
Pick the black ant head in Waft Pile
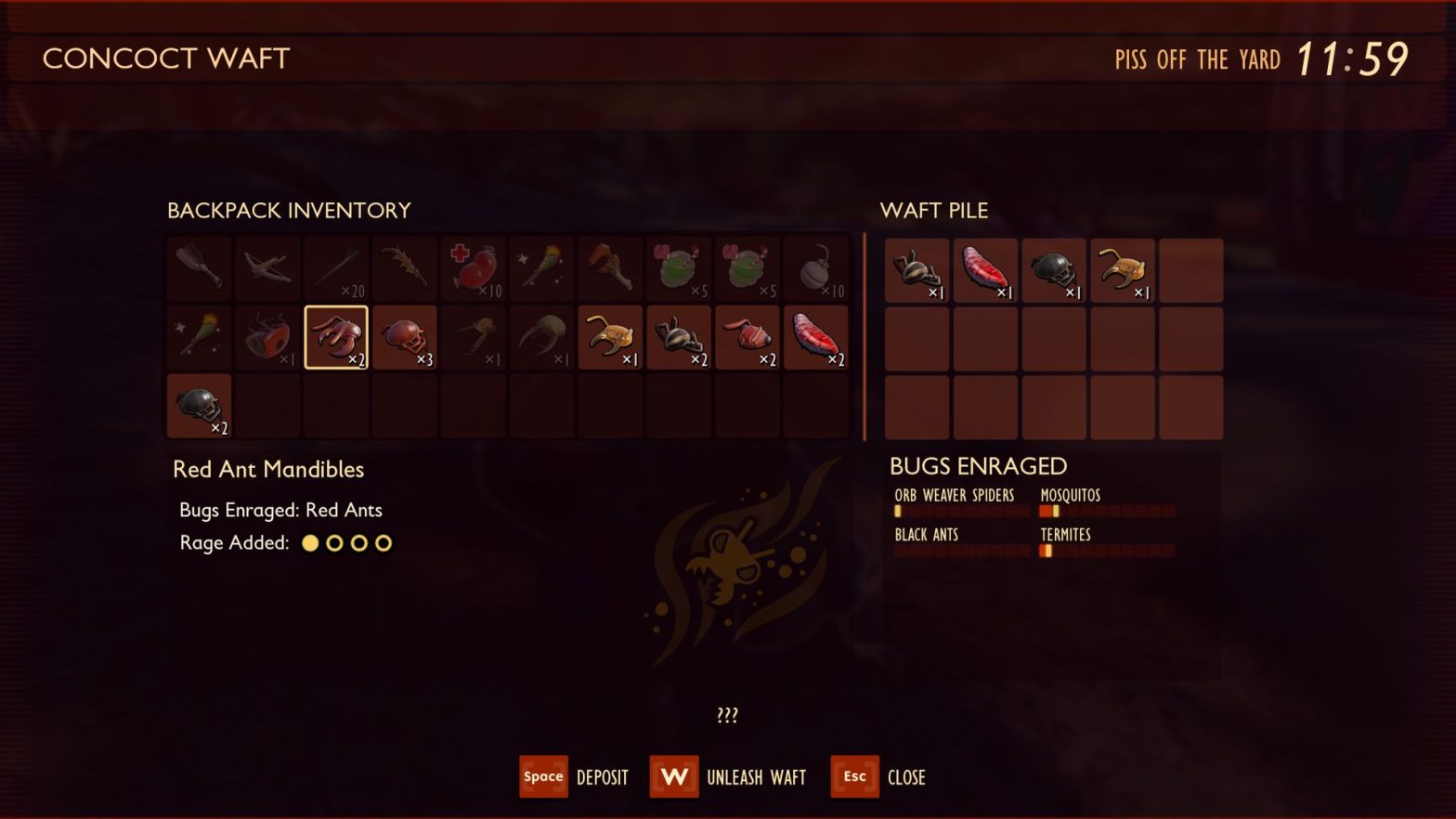pos(1054,270)
